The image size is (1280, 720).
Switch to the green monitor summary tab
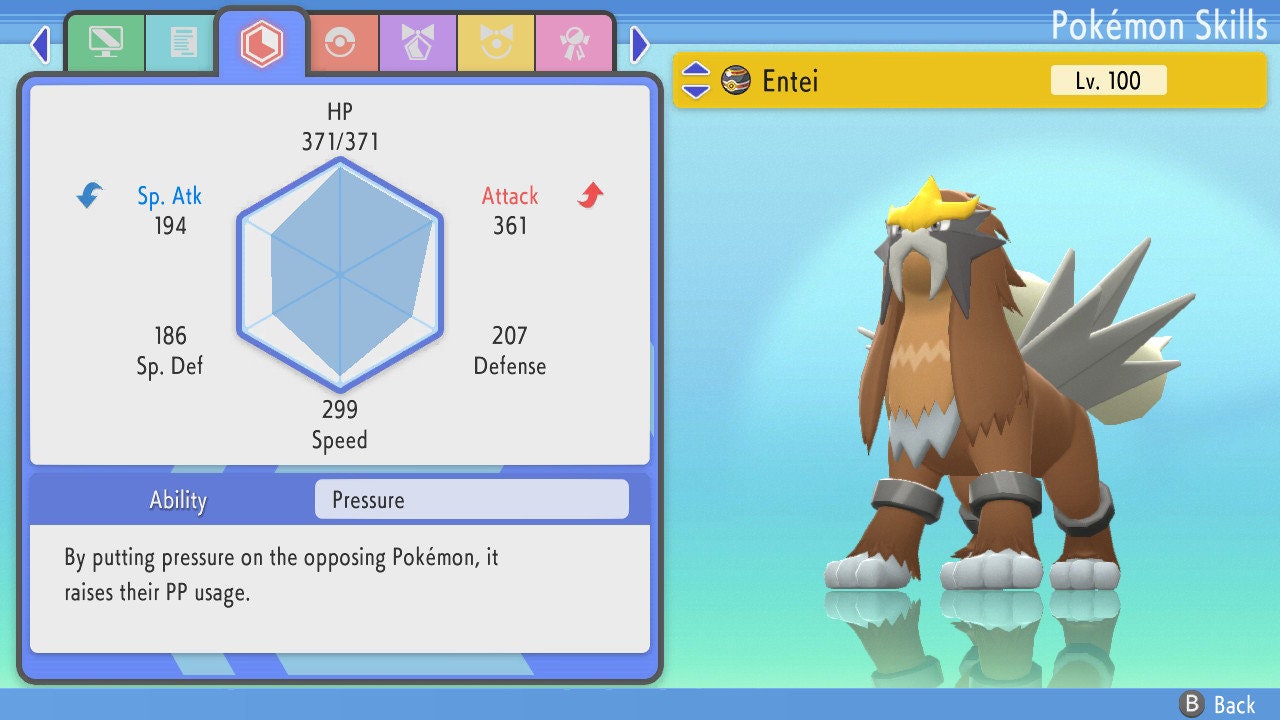[x=105, y=42]
